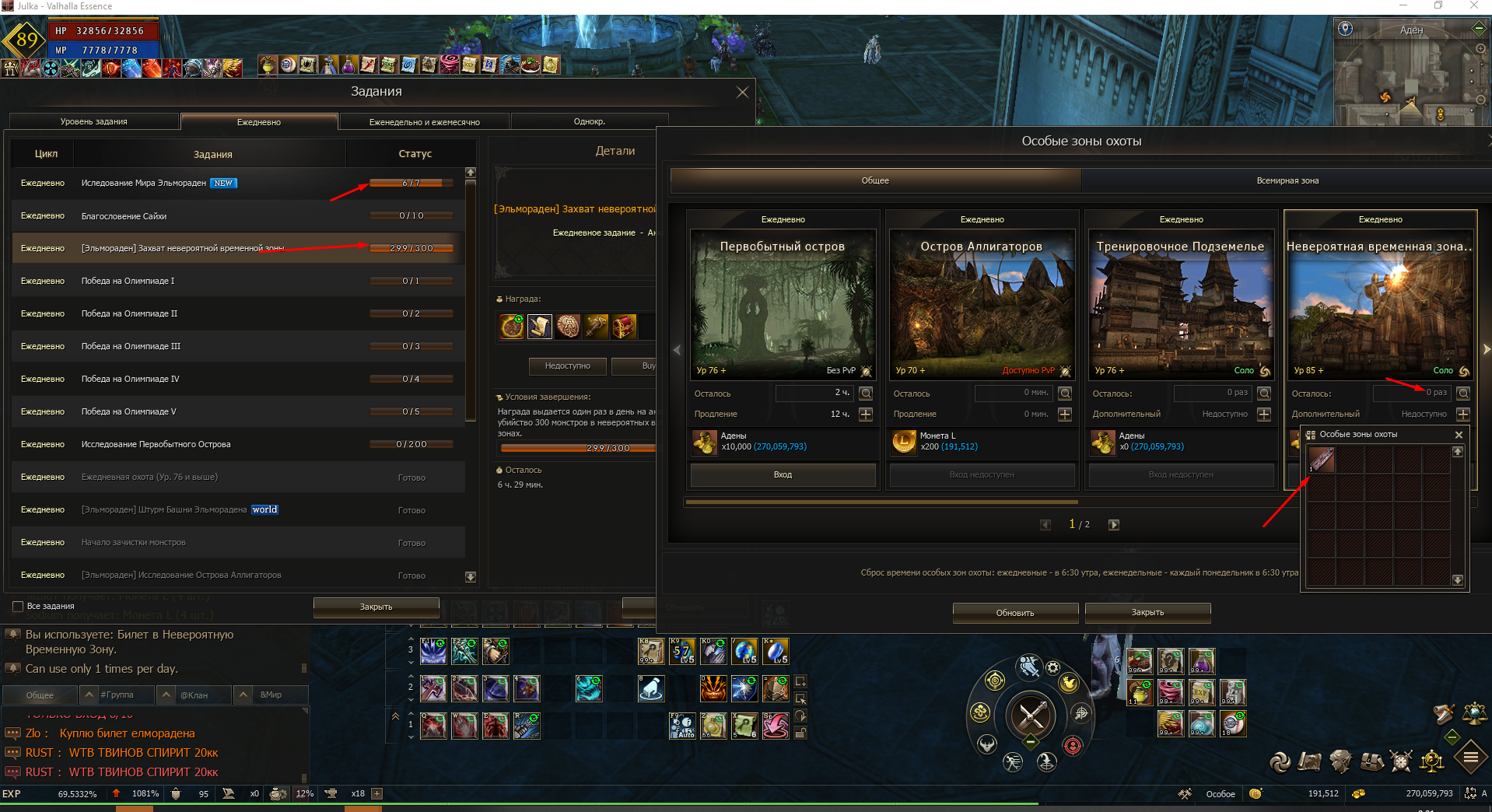Toggle the Все задания checkbox
1492x812 pixels.
[18, 607]
